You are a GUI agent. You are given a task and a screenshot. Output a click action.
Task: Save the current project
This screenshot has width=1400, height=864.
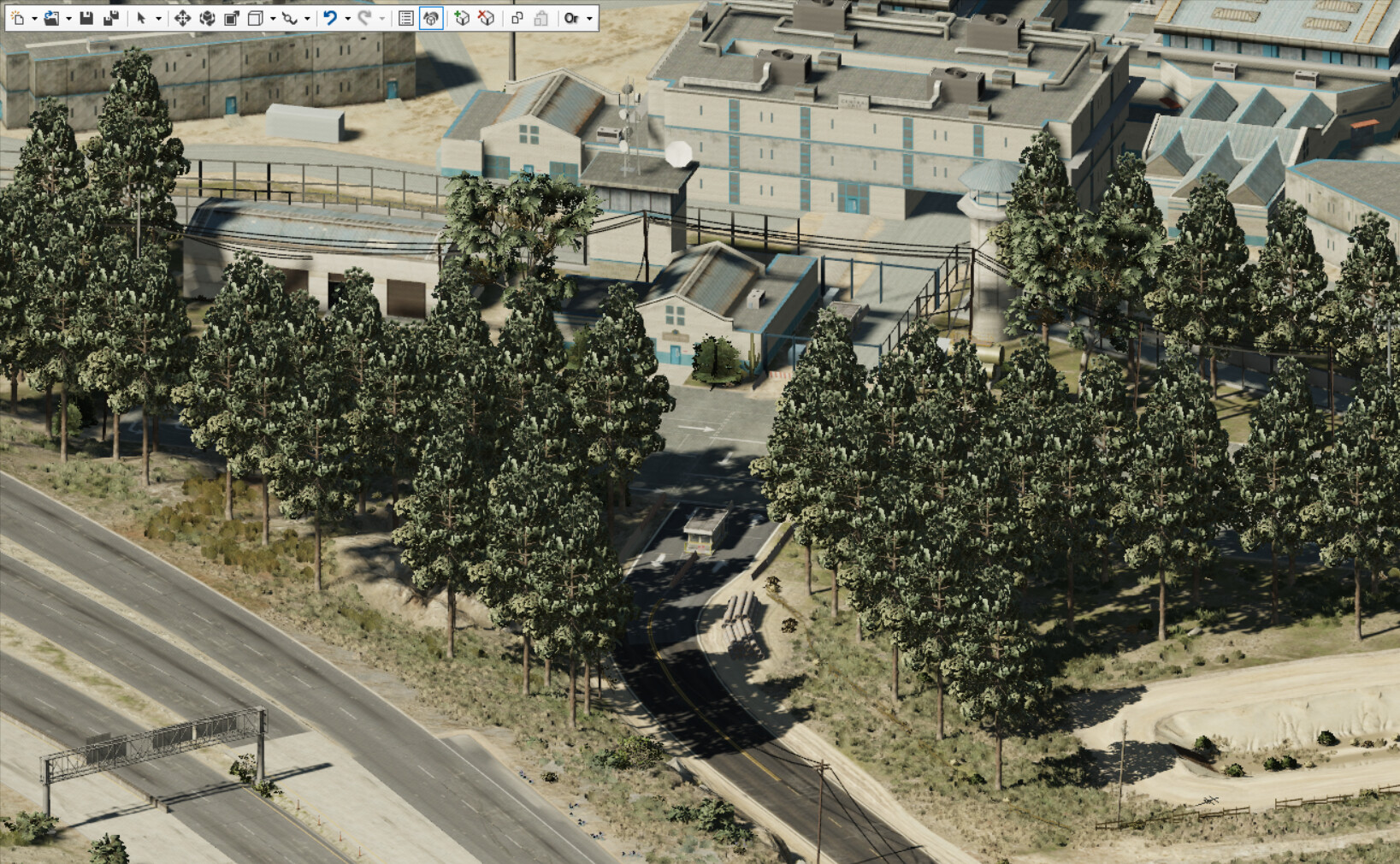87,17
